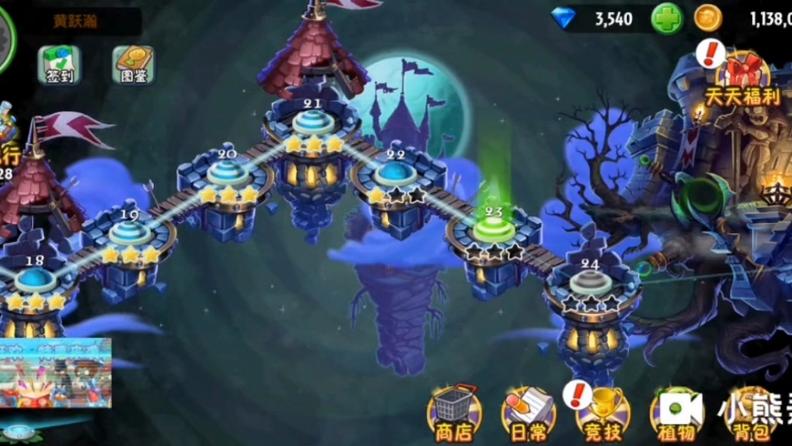Open the 图鉴 almanac book
Image resolution: width=792 pixels, height=446 pixels.
pyautogui.click(x=132, y=64)
